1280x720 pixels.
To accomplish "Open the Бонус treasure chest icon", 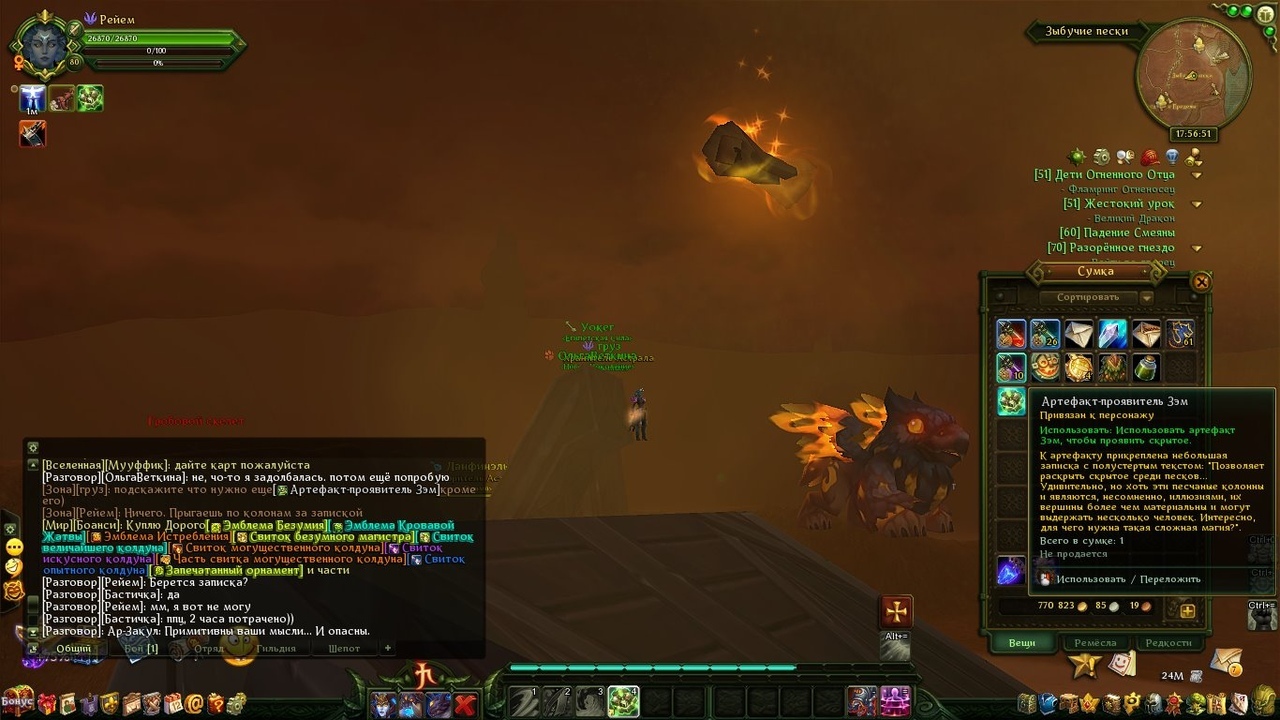I will pyautogui.click(x=18, y=701).
